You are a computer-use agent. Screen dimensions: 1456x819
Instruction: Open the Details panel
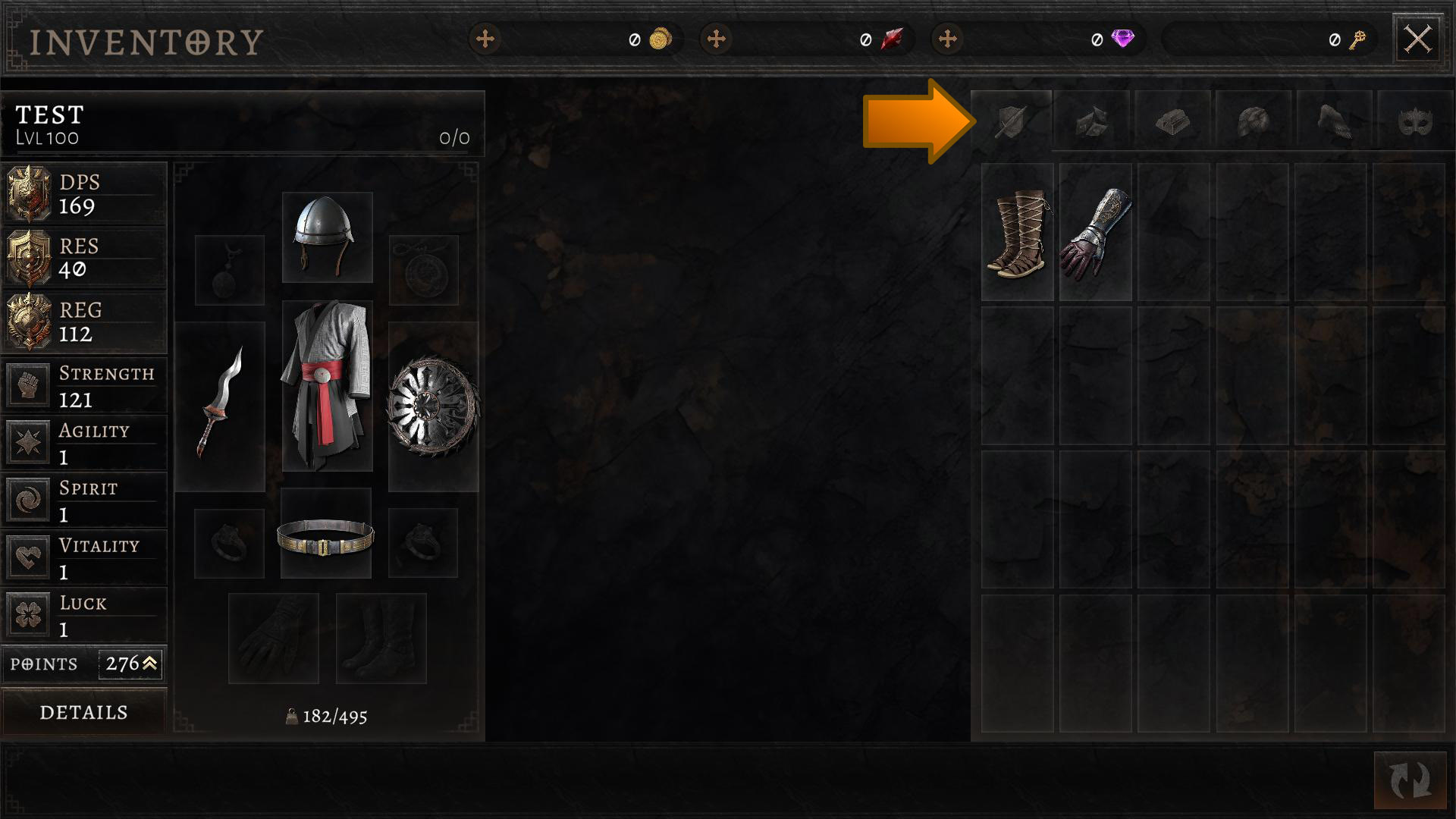point(83,712)
